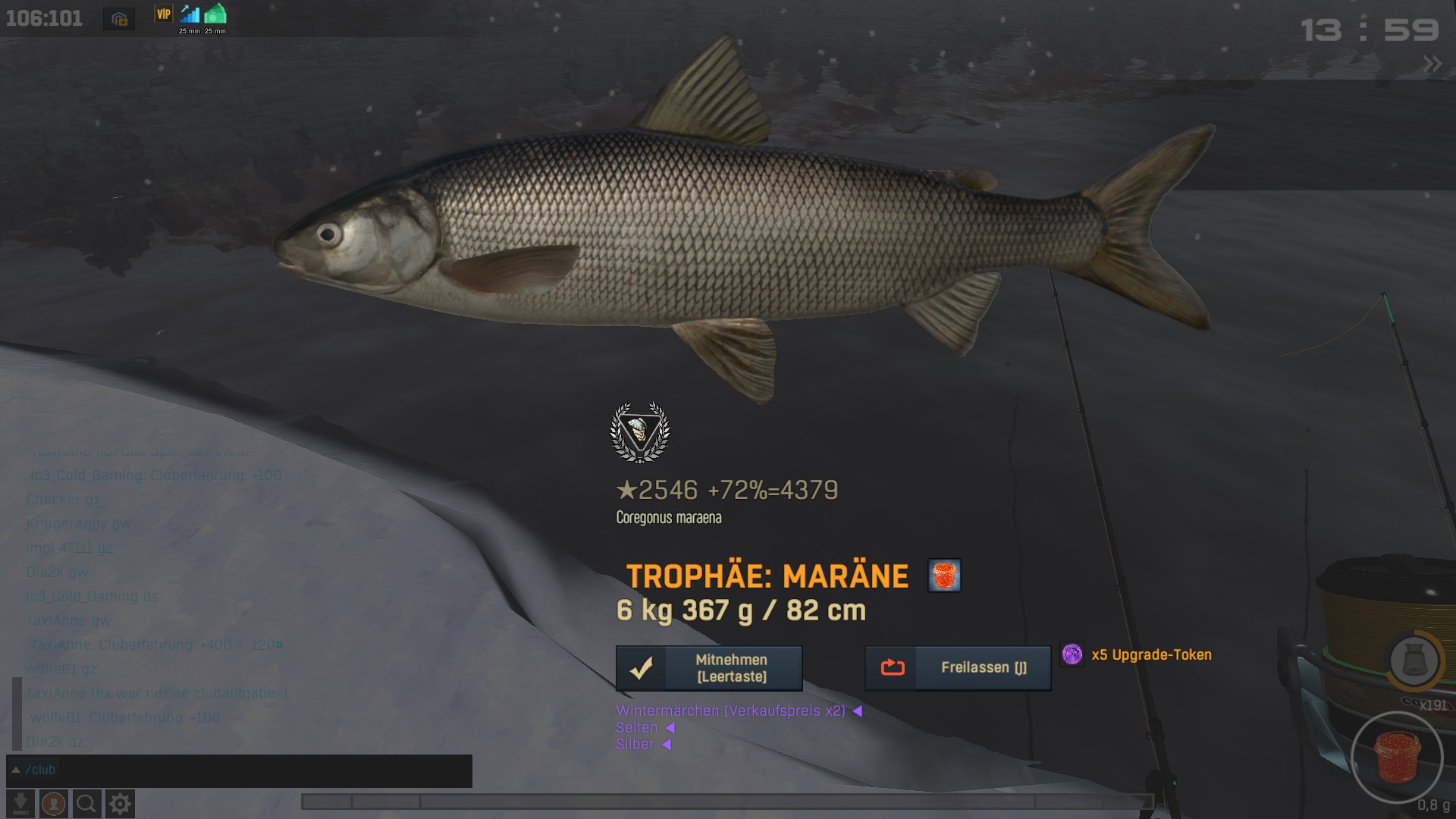
Task: Click the magnifying glass search icon
Action: [86, 804]
